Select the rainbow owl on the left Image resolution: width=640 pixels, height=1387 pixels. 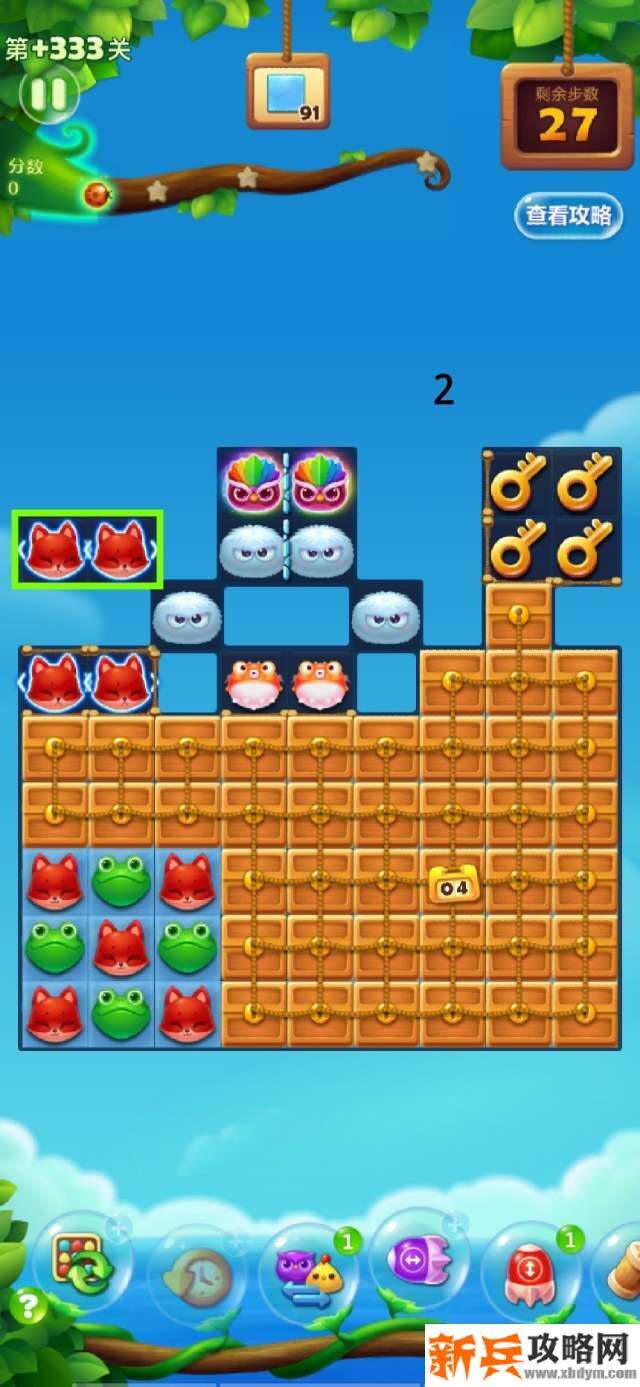253,481
